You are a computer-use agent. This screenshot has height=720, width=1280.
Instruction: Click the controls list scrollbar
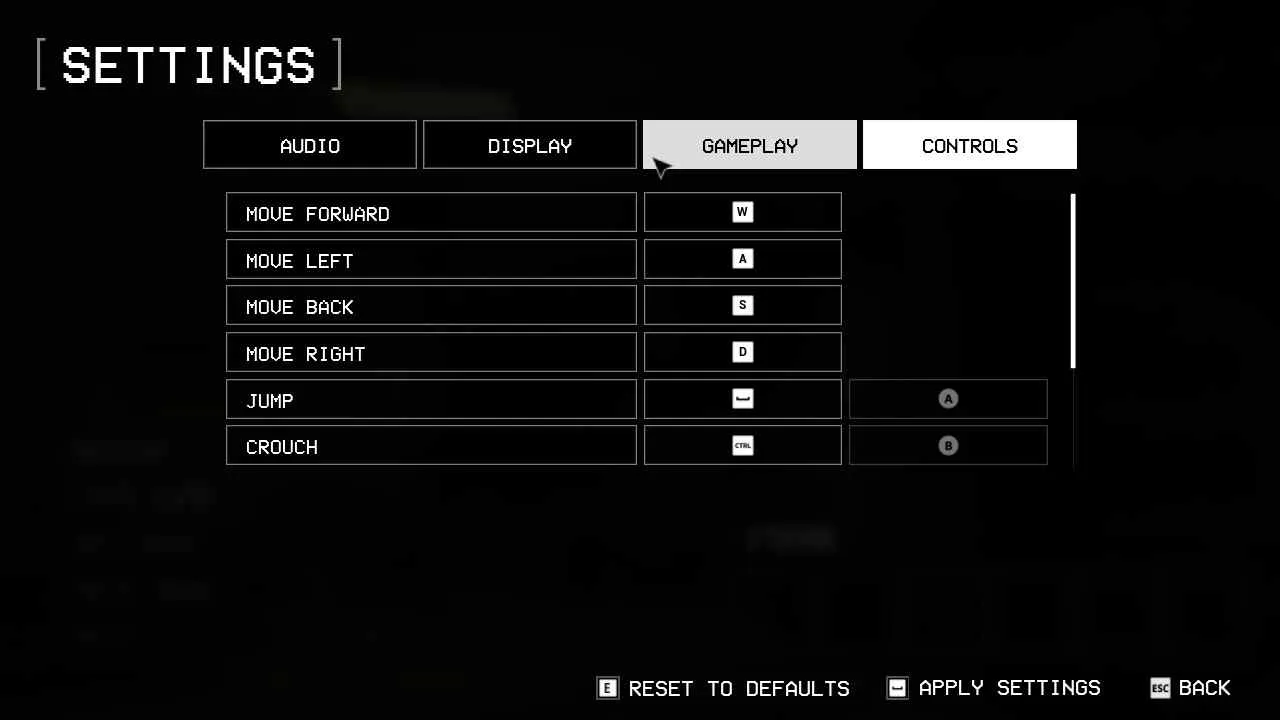point(1073,281)
